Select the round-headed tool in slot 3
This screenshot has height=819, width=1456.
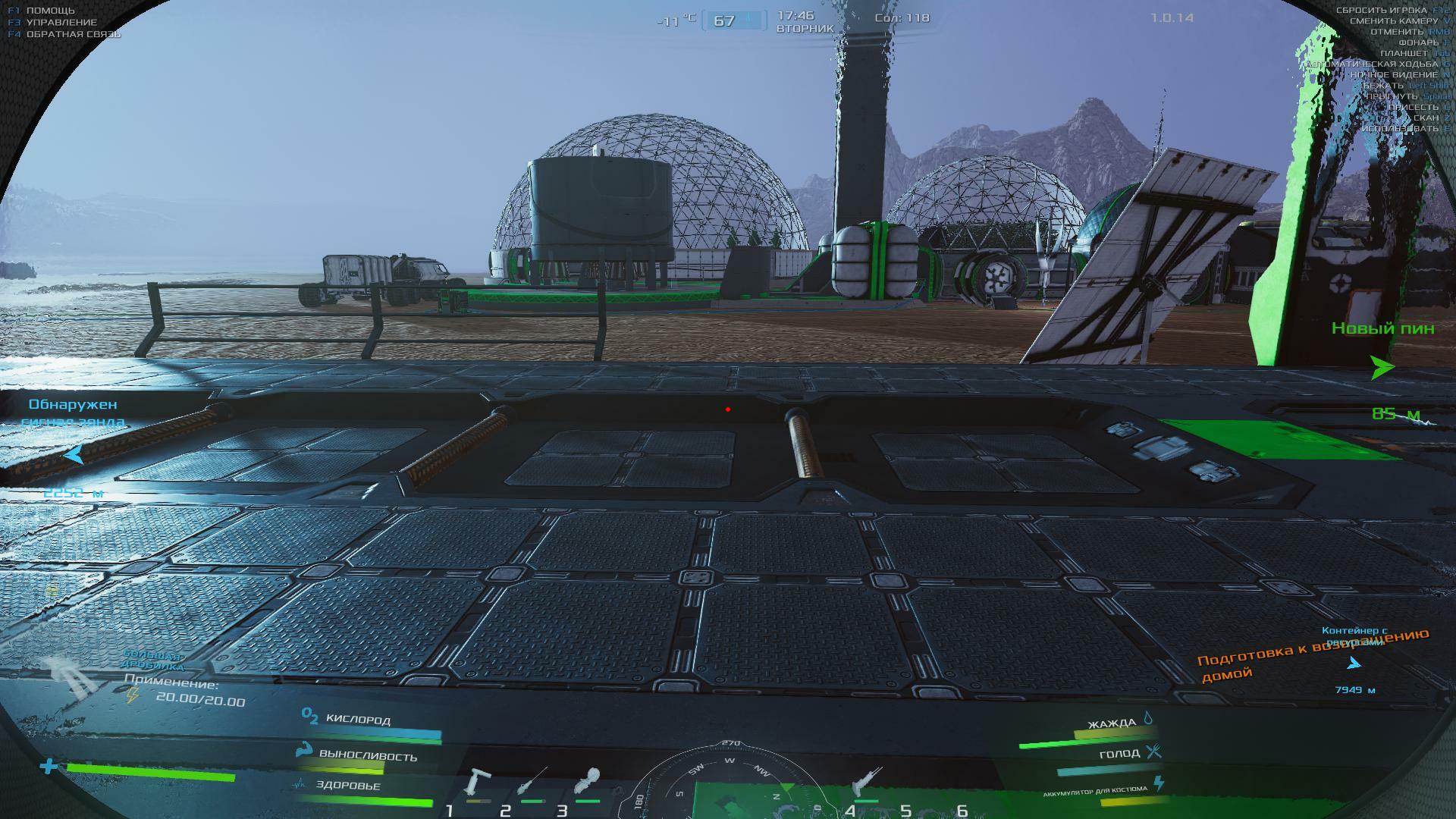(588, 781)
